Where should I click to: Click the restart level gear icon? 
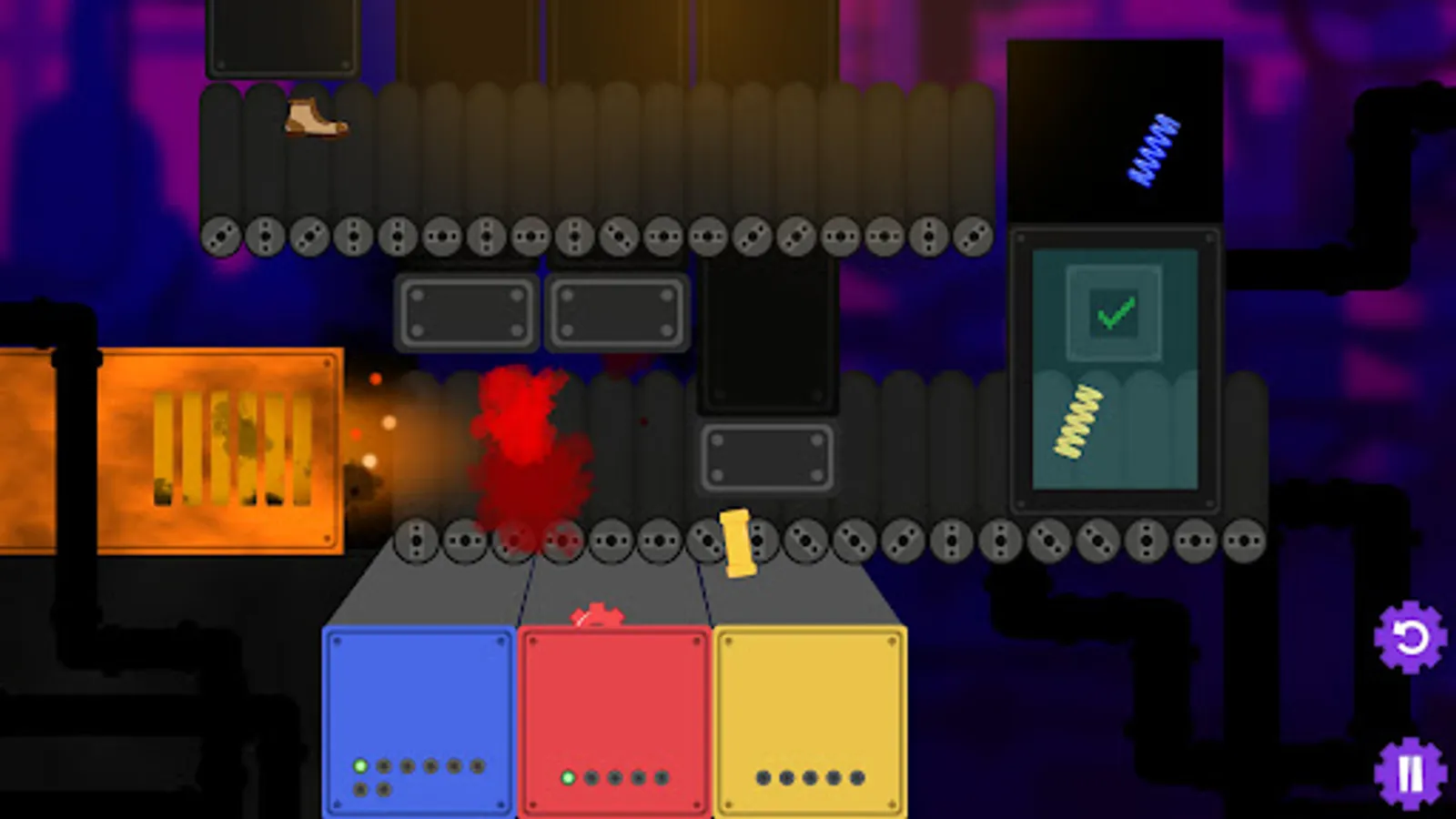[x=1409, y=636]
